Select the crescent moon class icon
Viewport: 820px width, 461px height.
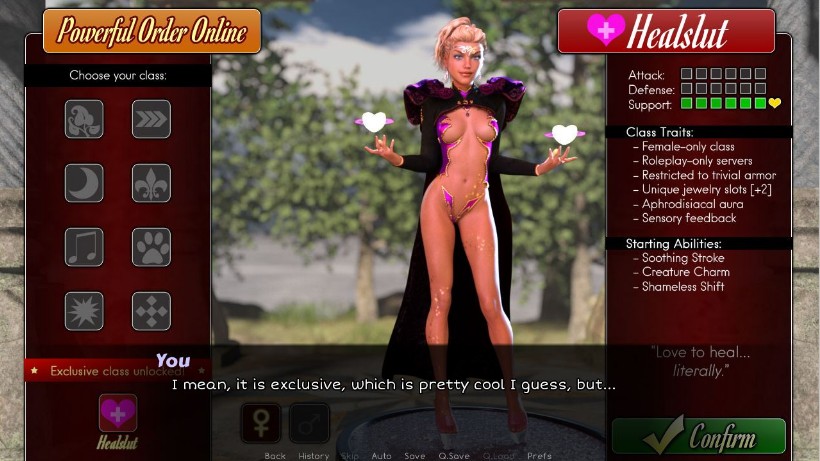click(84, 183)
